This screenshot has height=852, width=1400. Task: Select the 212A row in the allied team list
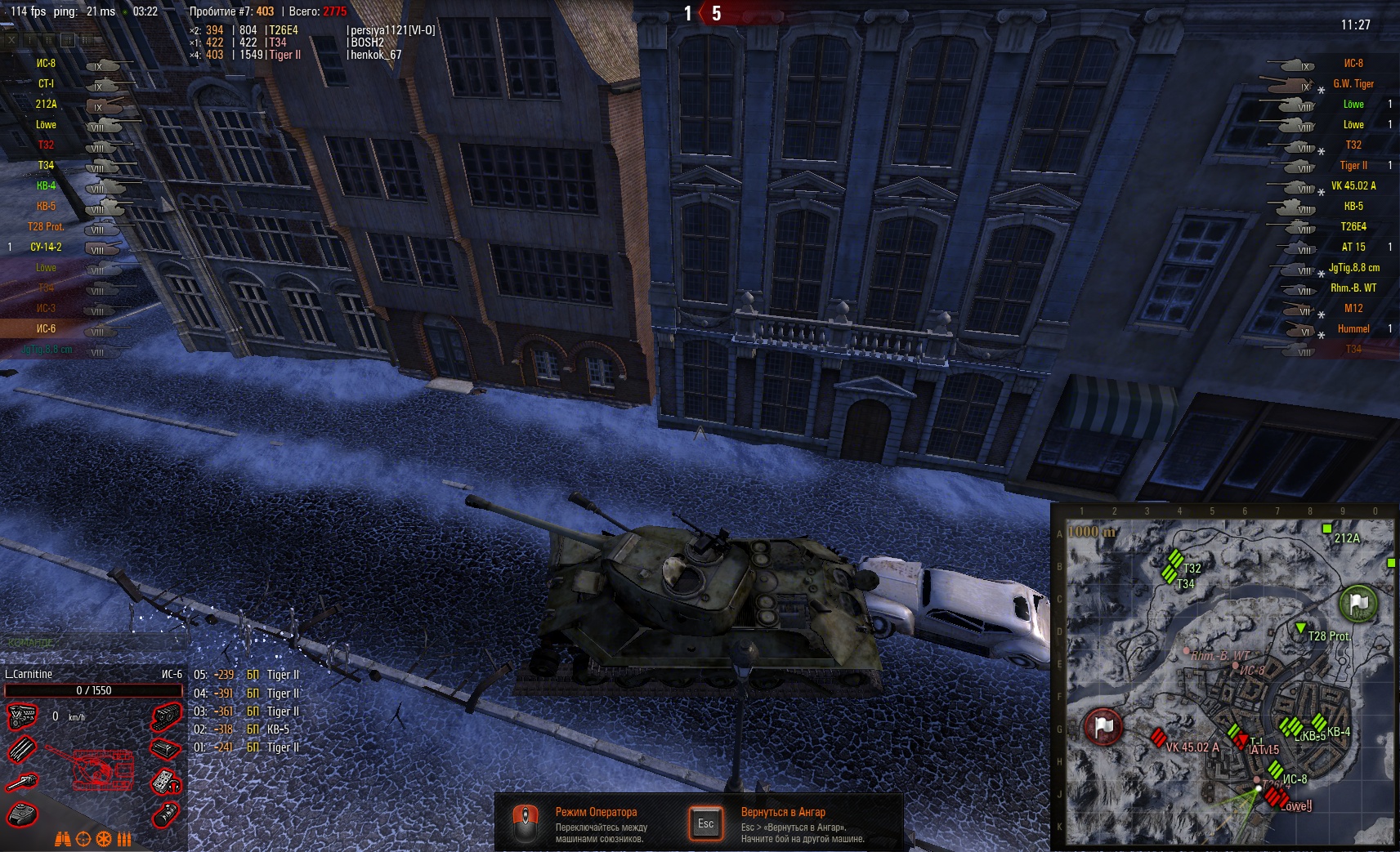[x=47, y=105]
